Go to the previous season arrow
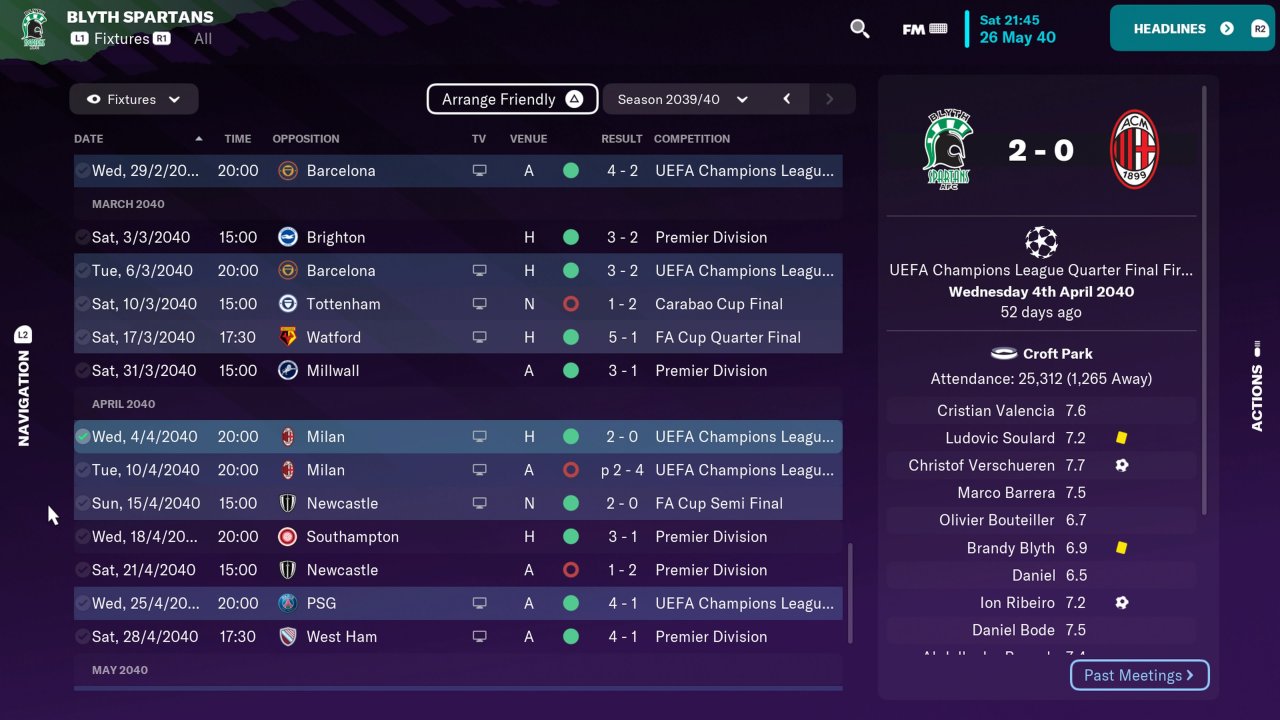This screenshot has height=720, width=1280. 787,99
